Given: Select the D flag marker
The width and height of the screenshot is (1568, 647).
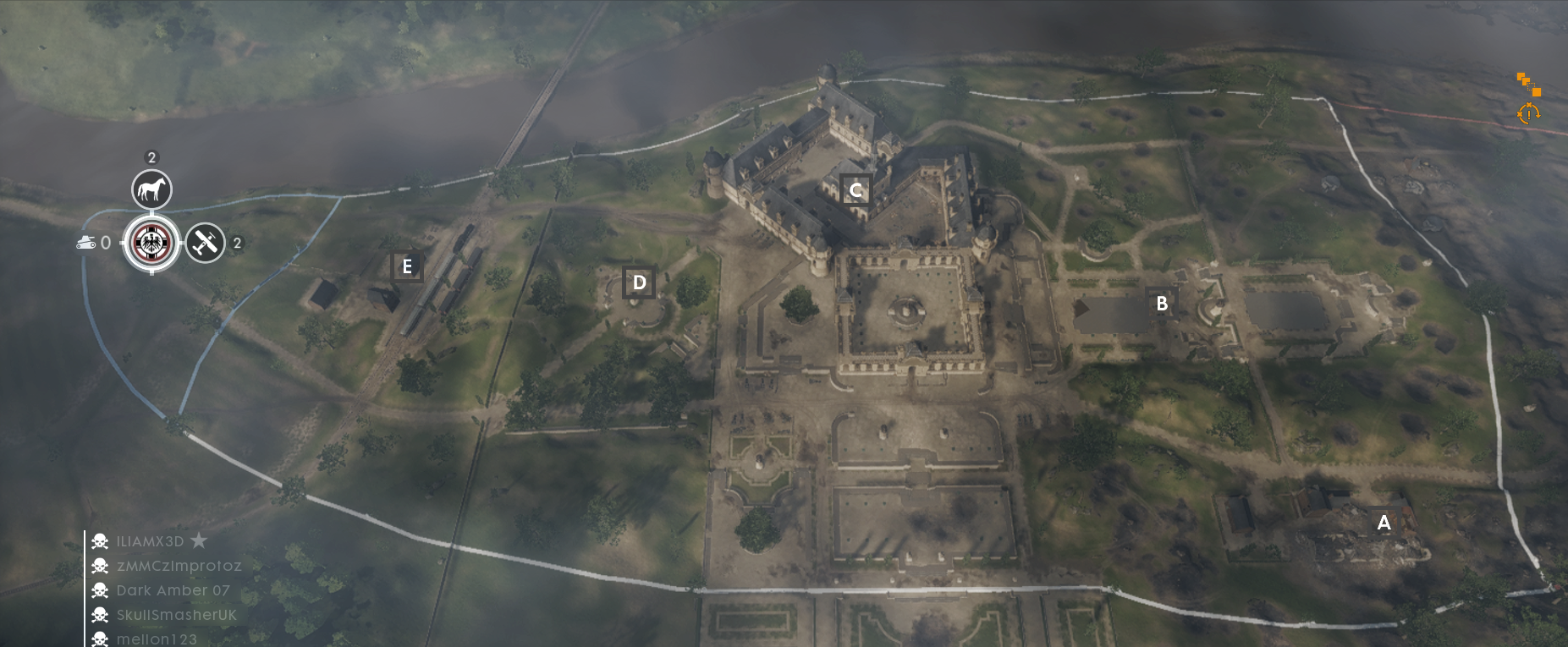Looking at the screenshot, I should point(640,282).
